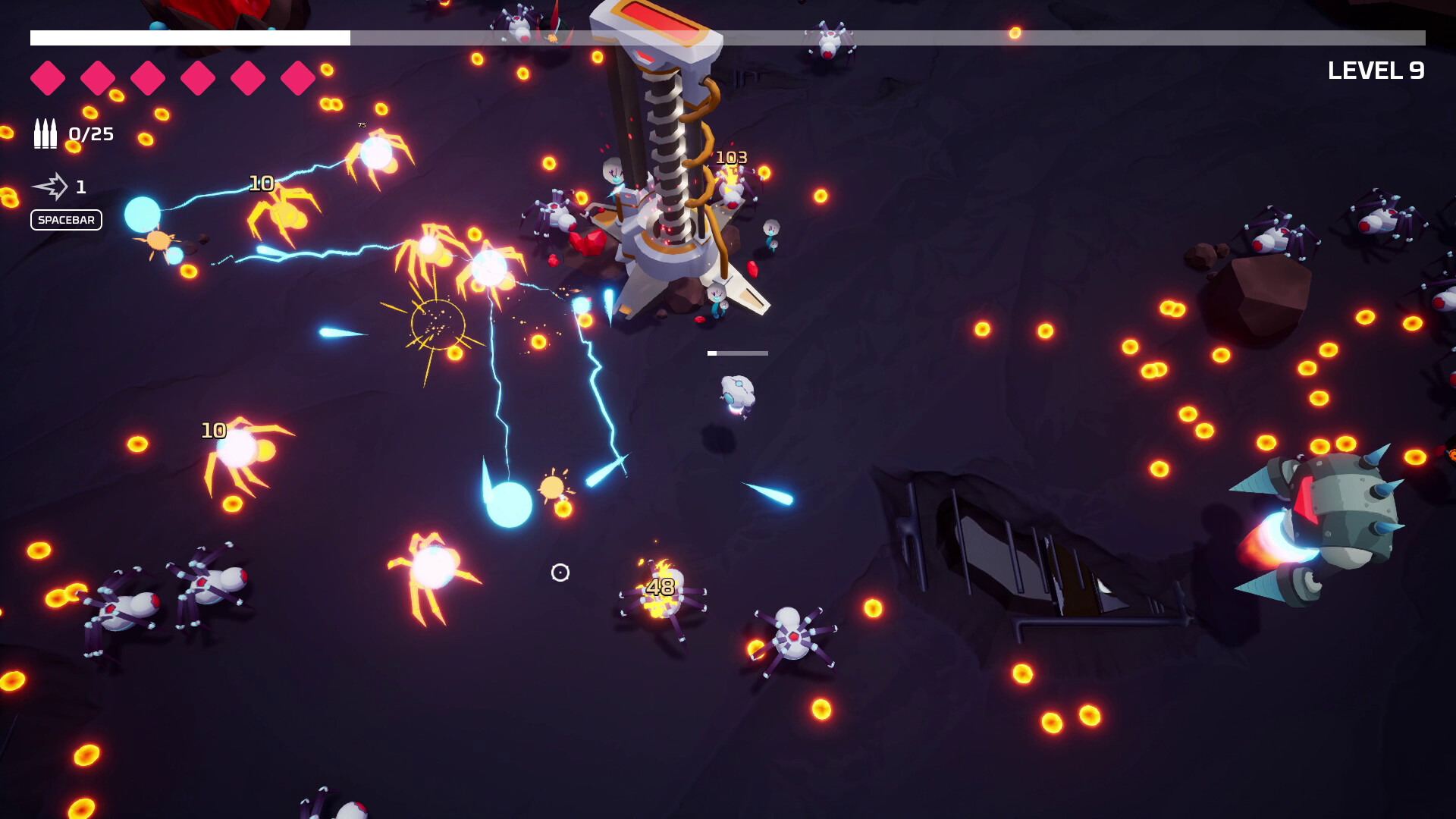Click the white progress bar at the screen top
1456x819 pixels.
[190, 35]
